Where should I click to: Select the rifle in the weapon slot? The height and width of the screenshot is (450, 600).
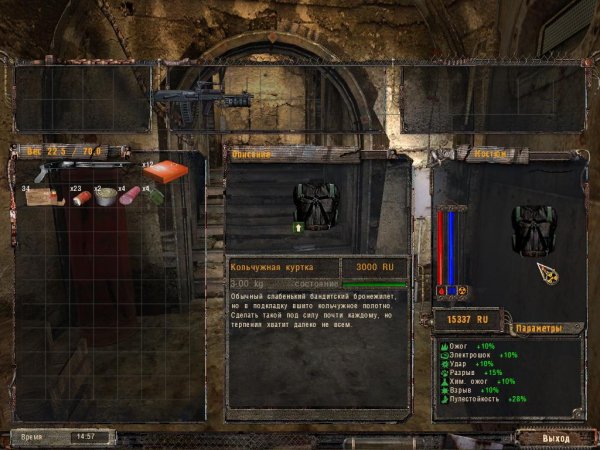tap(201, 99)
